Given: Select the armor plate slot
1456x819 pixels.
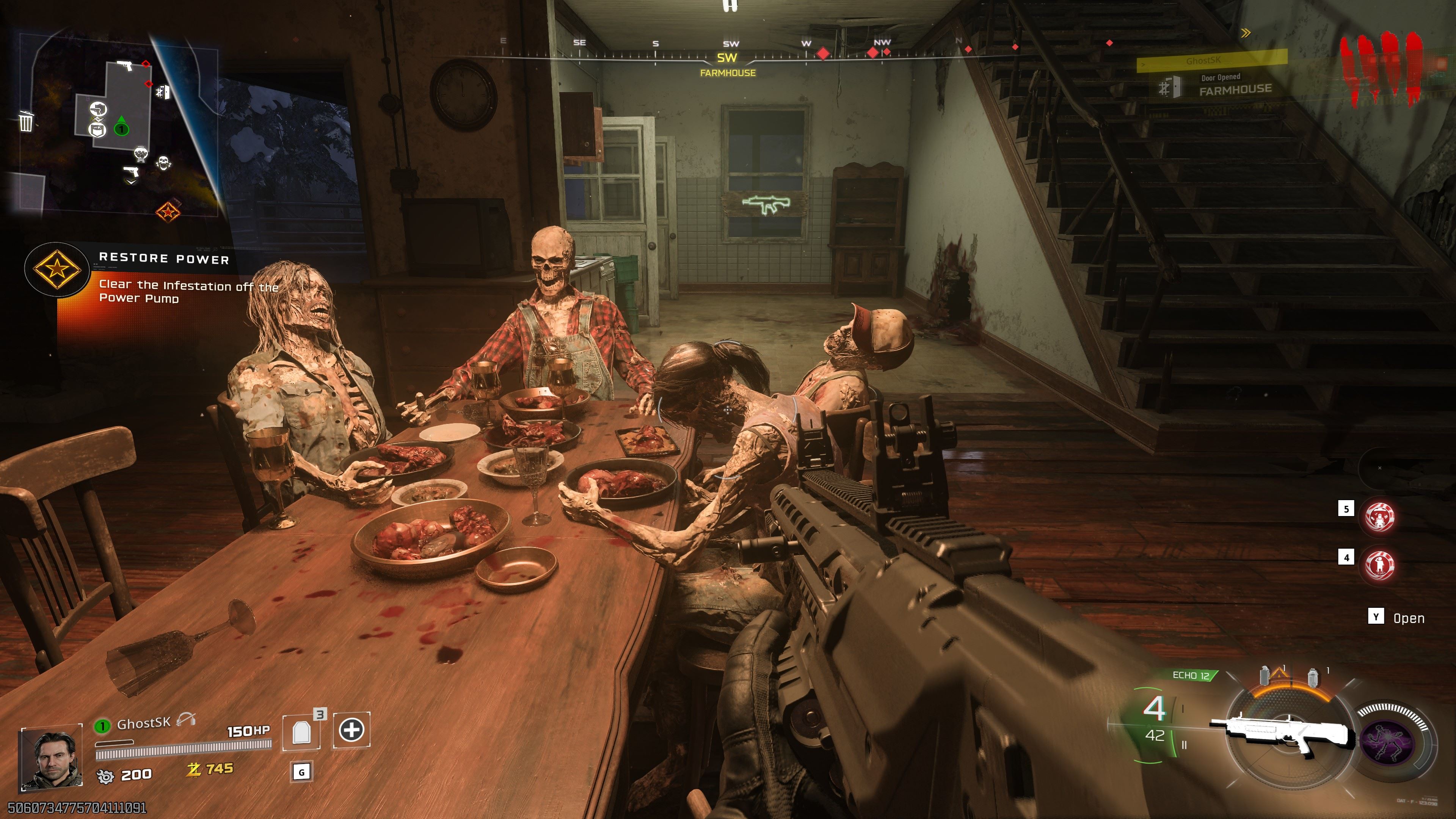Looking at the screenshot, I should tap(303, 731).
